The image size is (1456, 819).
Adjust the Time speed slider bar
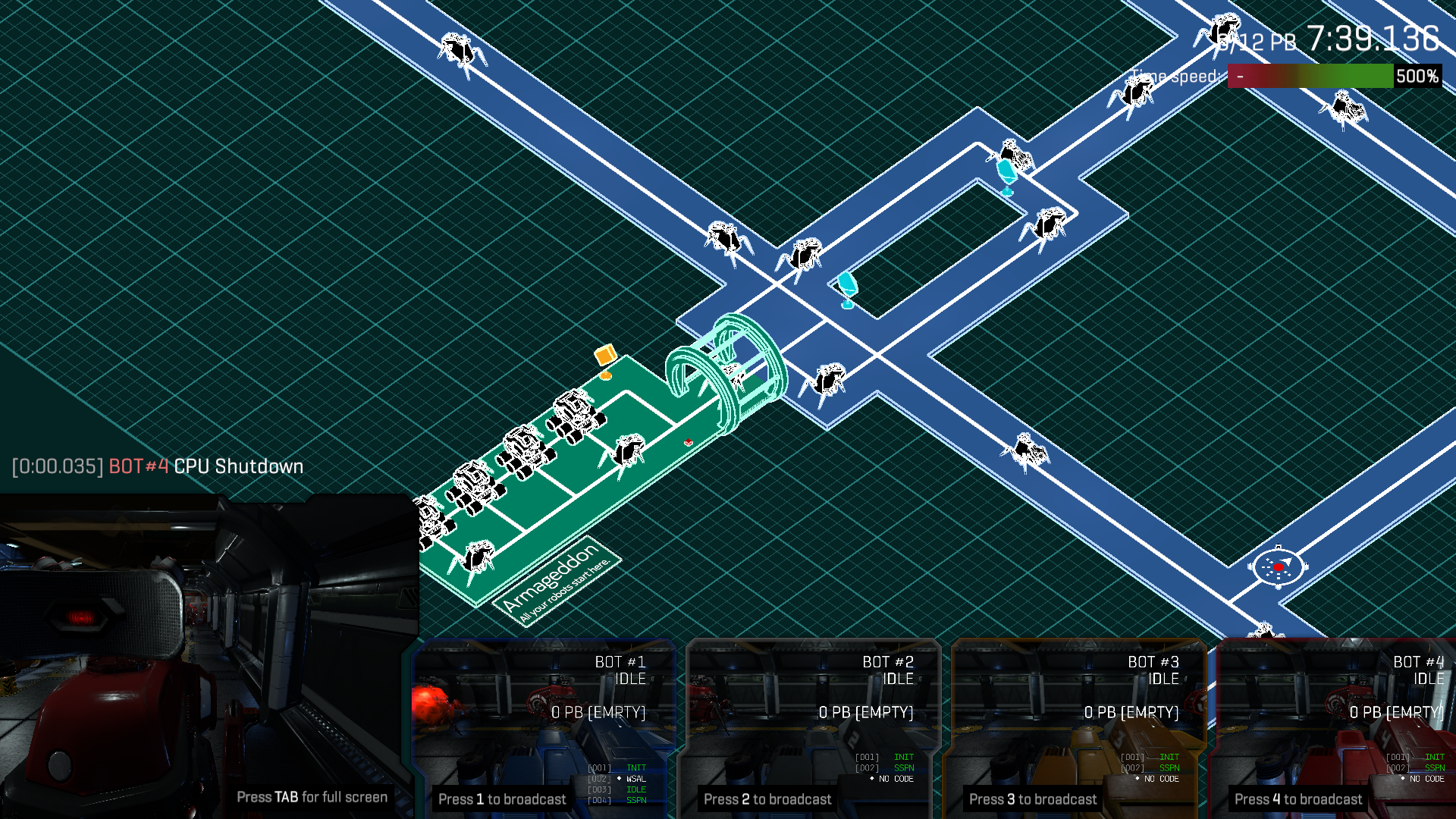[1310, 77]
